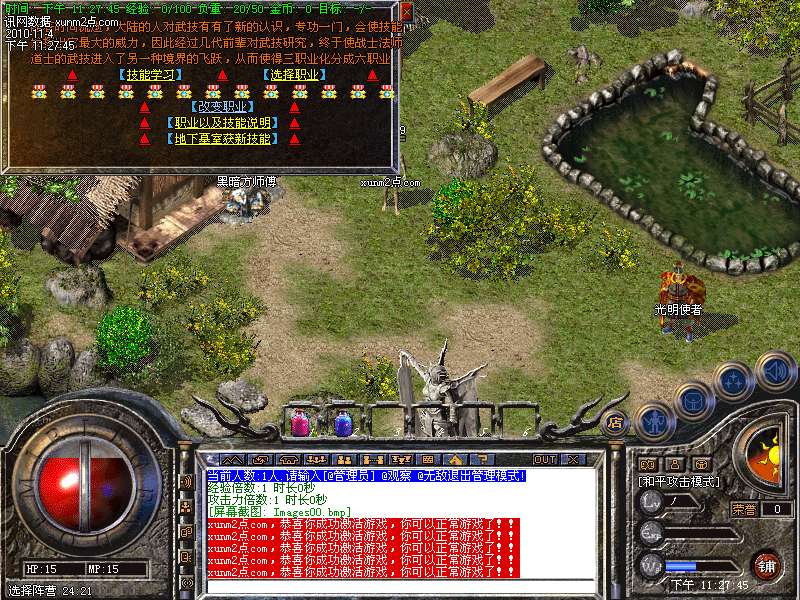The height and width of the screenshot is (600, 800).
Task: Click the chat text input line
Action: 400,586
